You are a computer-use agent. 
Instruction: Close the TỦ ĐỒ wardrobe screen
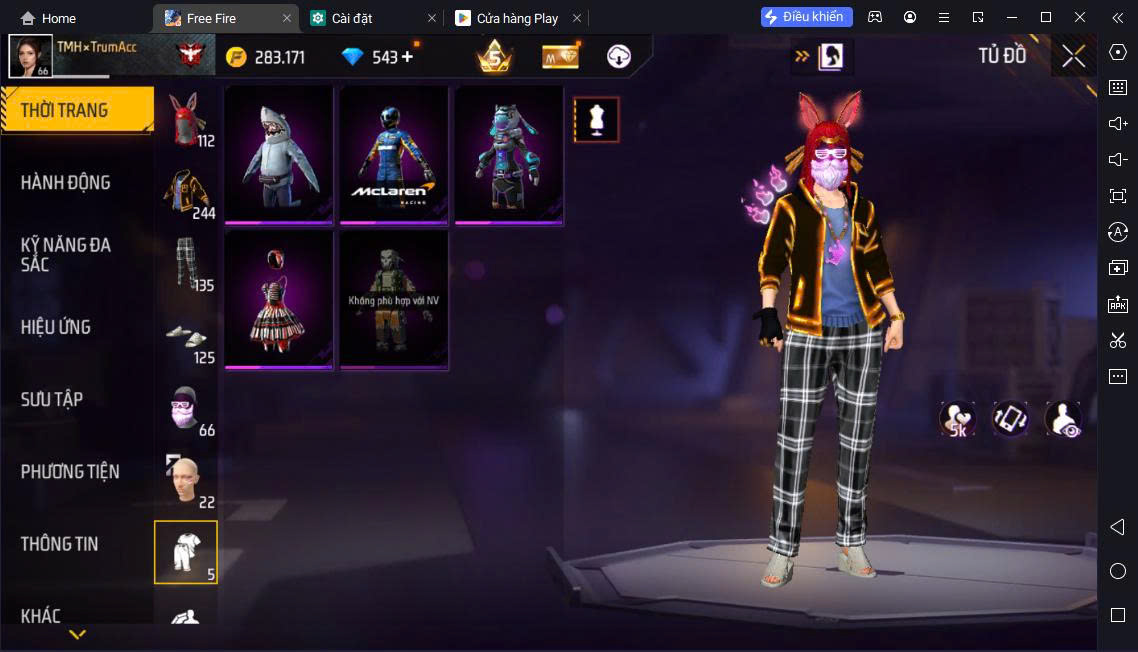pyautogui.click(x=1073, y=56)
